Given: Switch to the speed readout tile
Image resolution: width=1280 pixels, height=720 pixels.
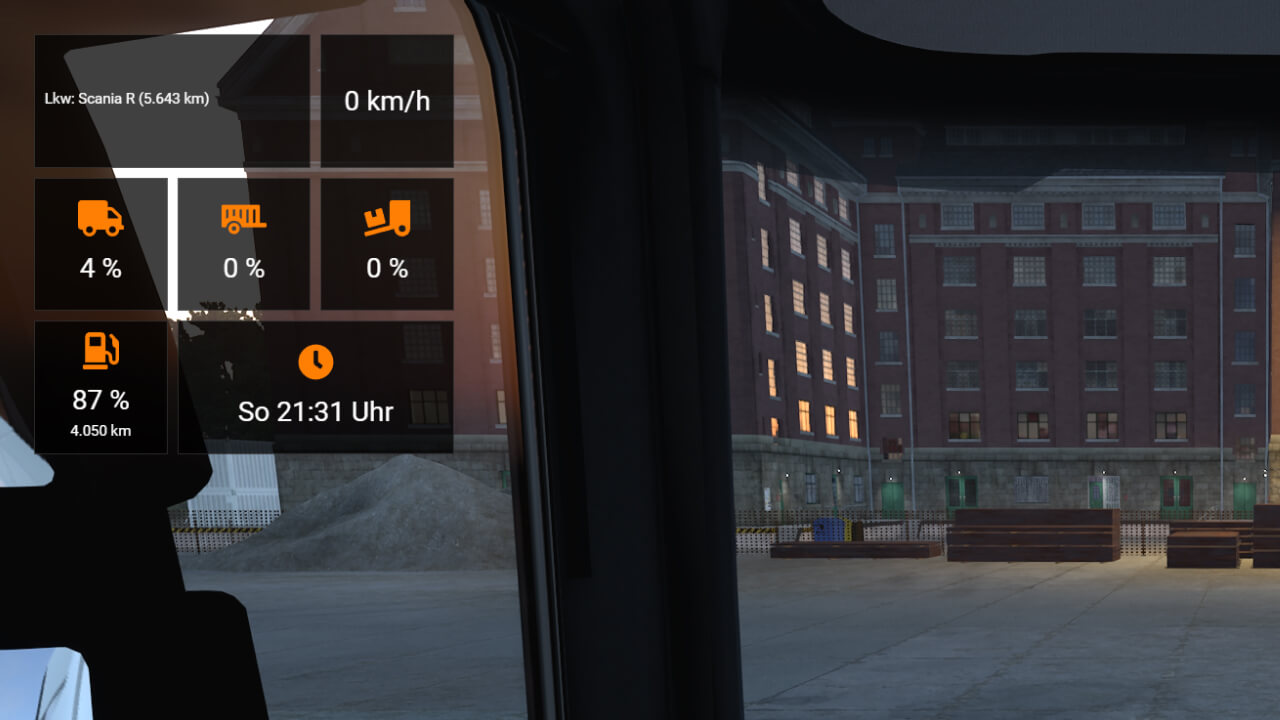Looking at the screenshot, I should [x=386, y=99].
